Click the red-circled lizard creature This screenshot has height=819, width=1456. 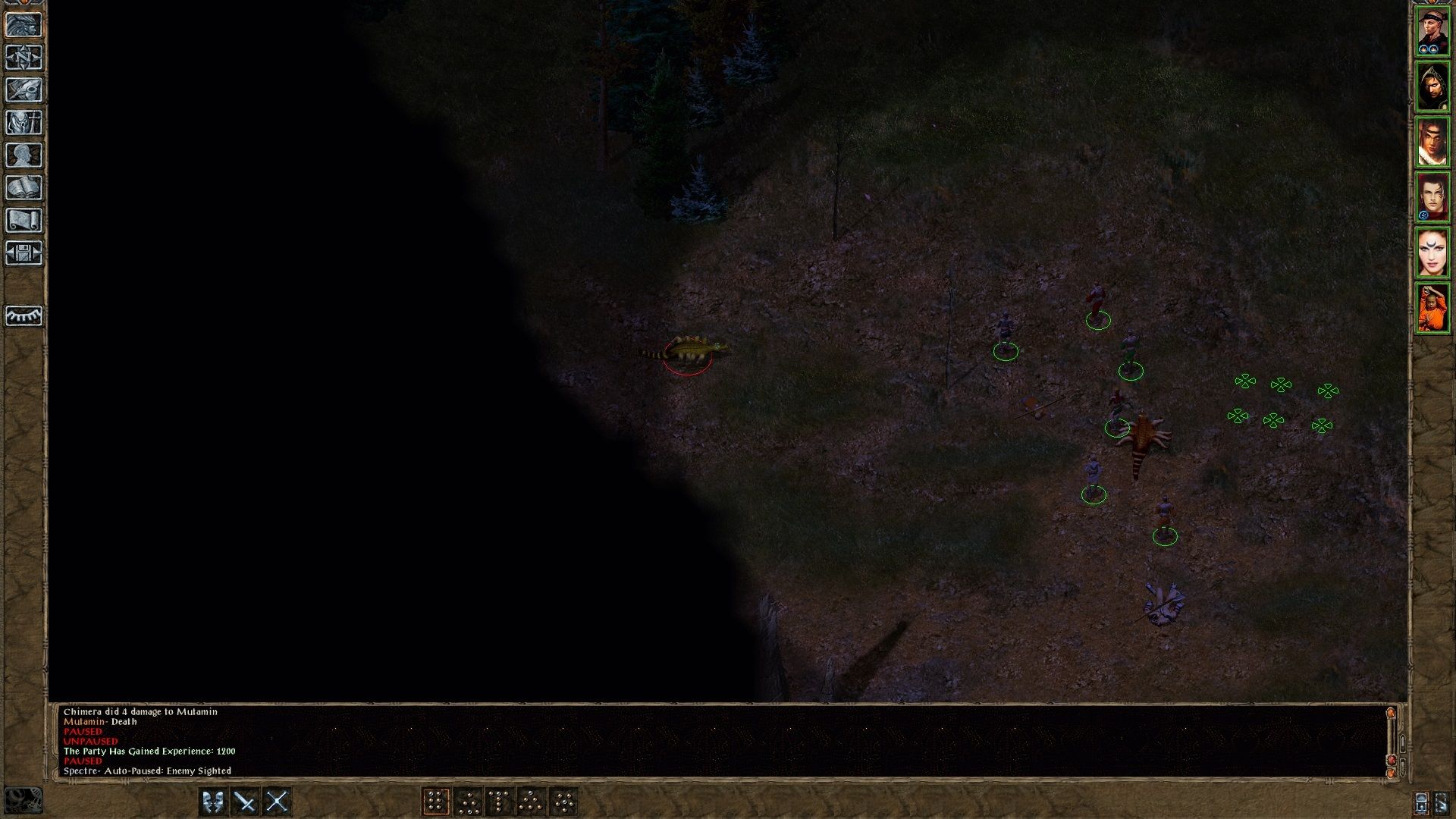click(x=692, y=349)
